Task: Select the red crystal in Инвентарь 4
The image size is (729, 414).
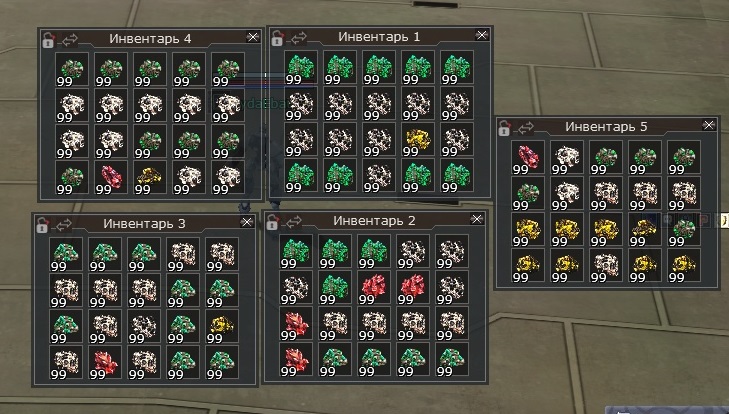Action: (x=110, y=176)
